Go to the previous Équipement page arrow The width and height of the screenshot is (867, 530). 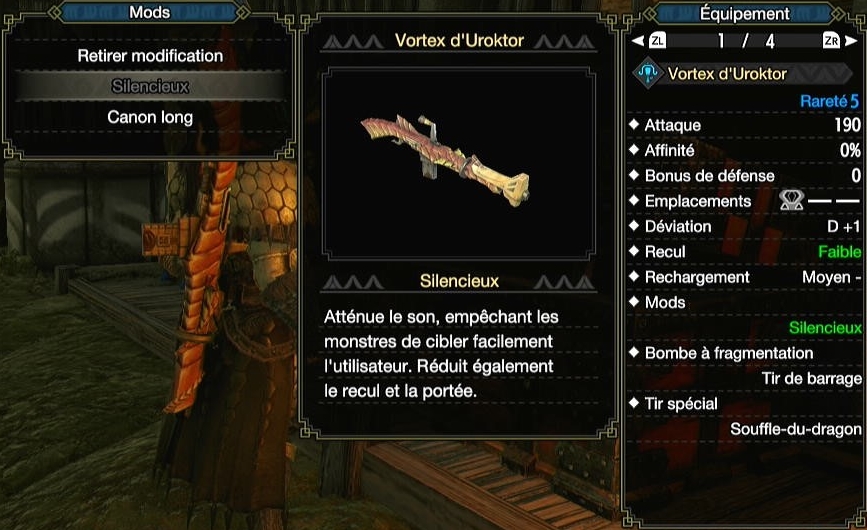637,41
